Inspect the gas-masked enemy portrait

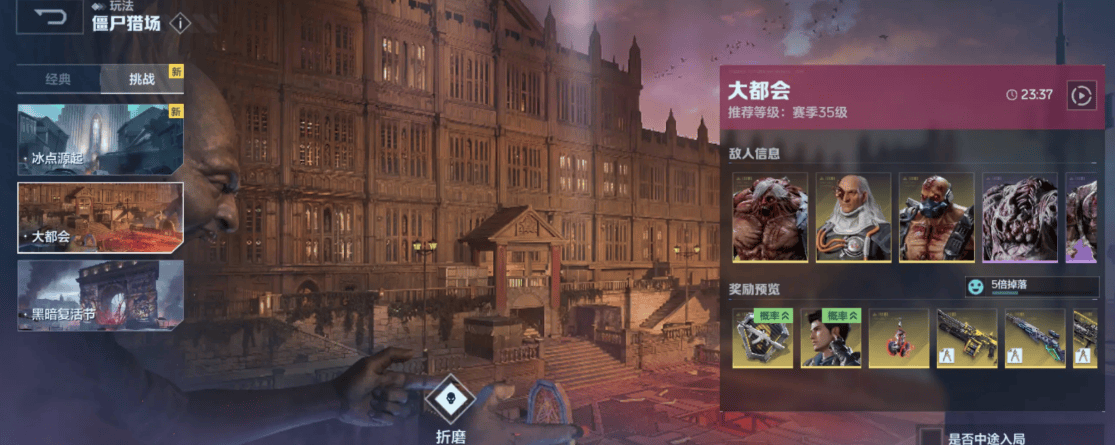pos(936,218)
